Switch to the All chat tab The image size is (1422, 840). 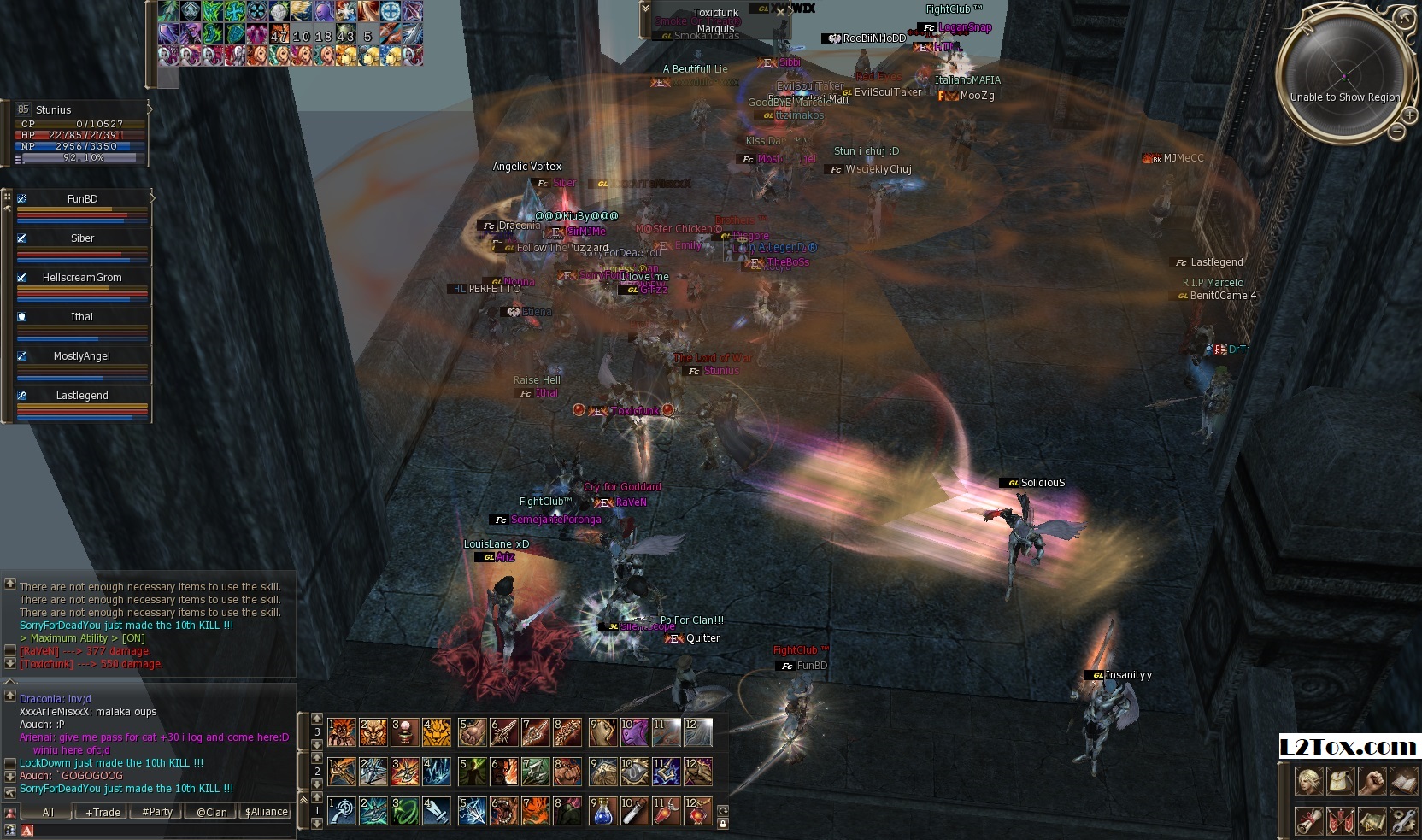(48, 812)
